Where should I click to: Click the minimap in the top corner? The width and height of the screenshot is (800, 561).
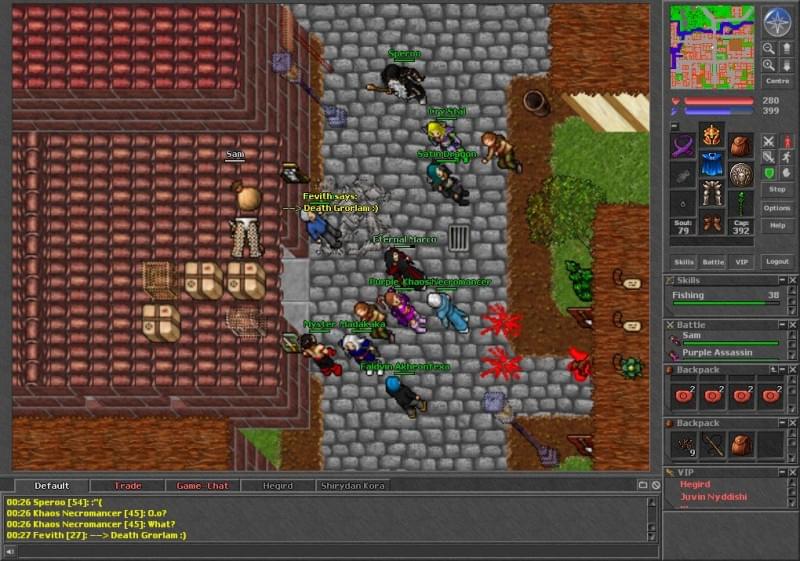712,46
